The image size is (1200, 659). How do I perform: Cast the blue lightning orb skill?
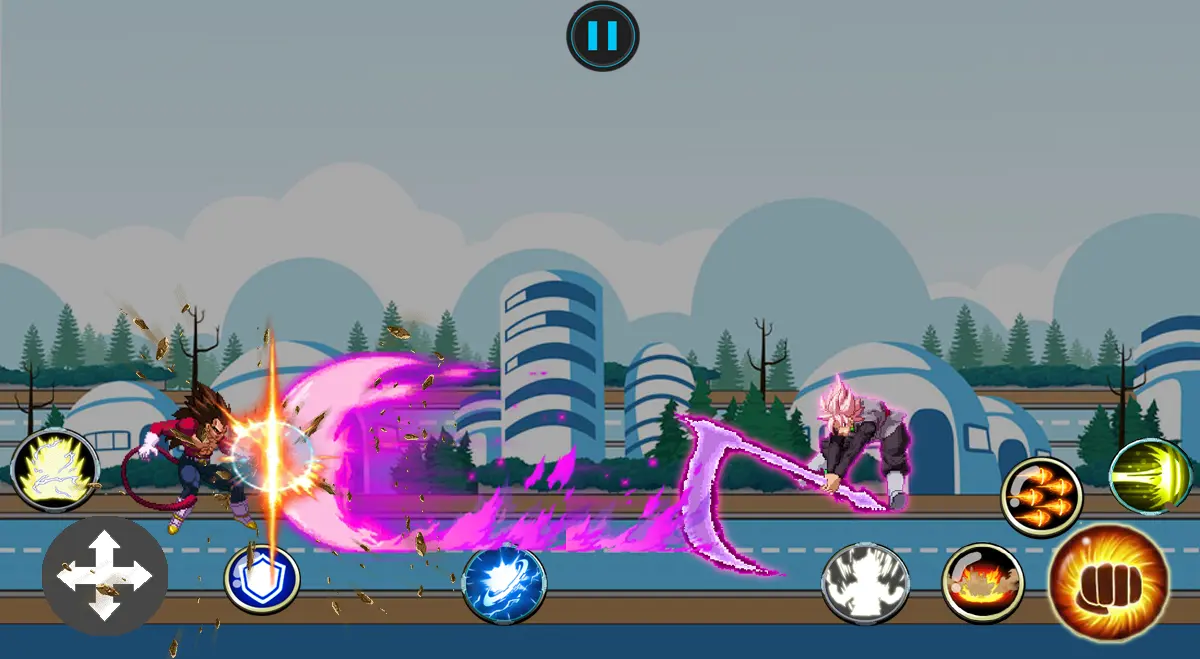(x=504, y=583)
